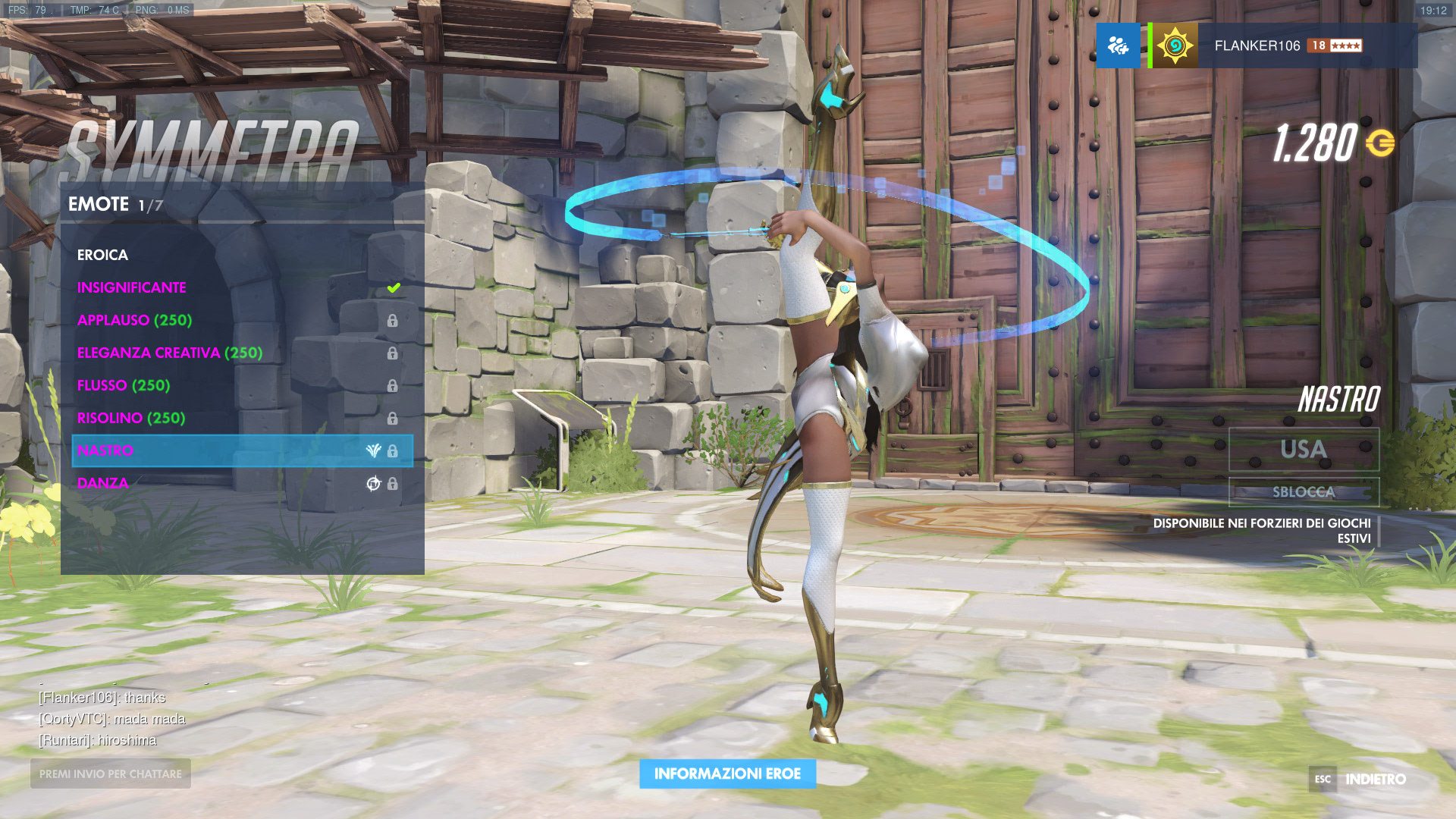Image resolution: width=1456 pixels, height=819 pixels.
Task: Select the Applauso (250) emote
Action: point(134,320)
